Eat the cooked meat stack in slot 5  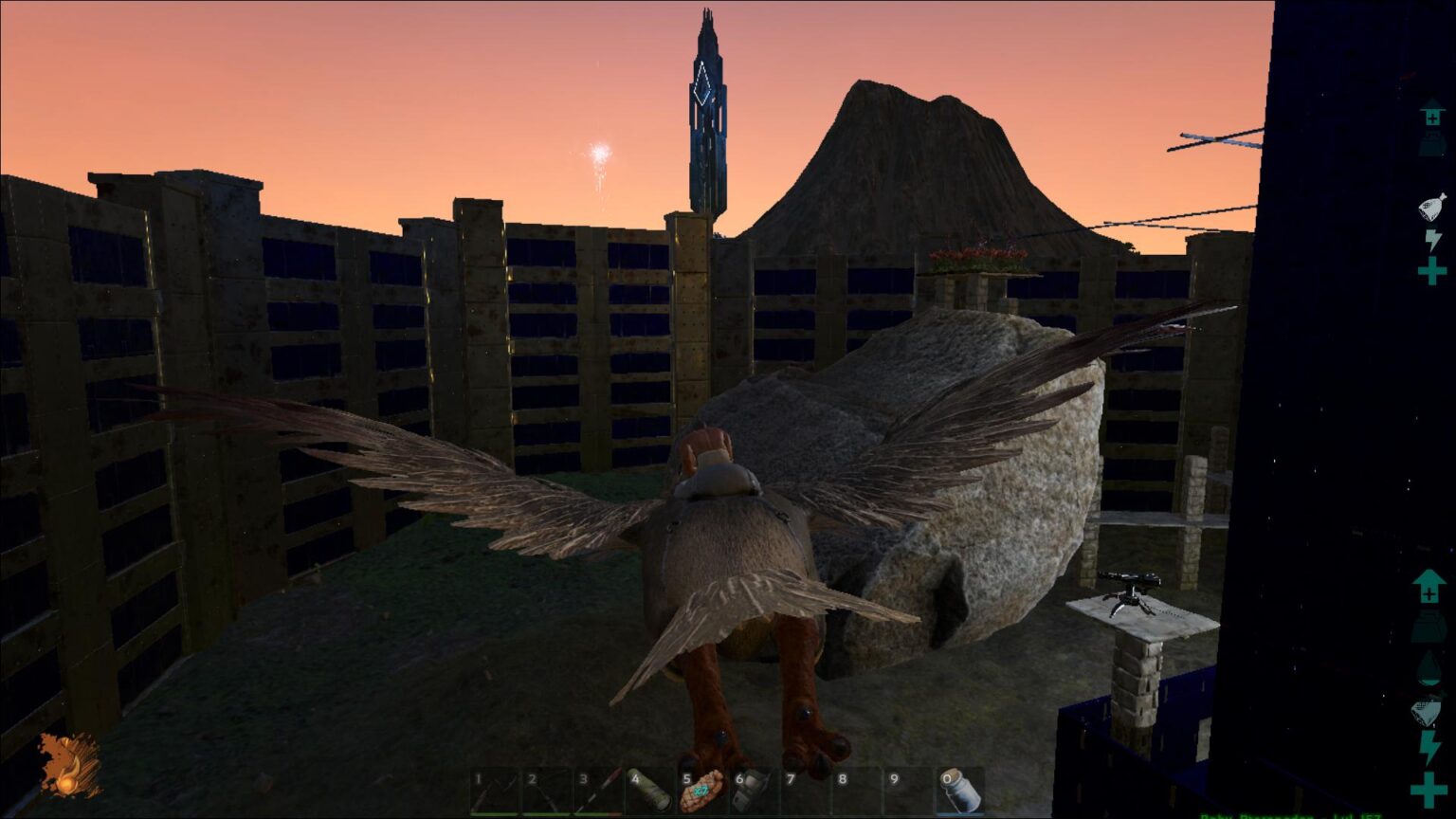(x=702, y=791)
